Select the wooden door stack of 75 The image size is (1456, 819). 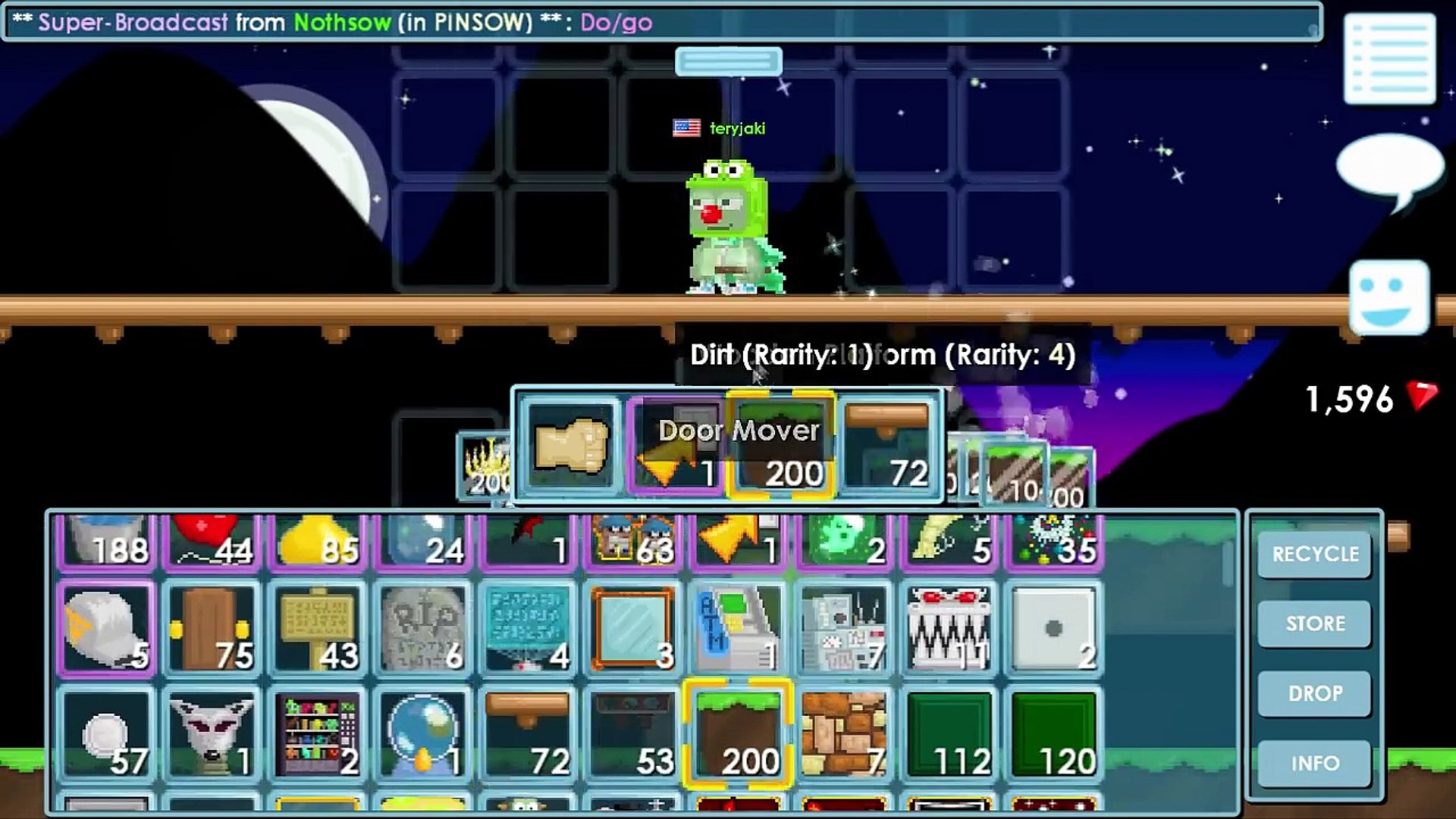click(211, 629)
